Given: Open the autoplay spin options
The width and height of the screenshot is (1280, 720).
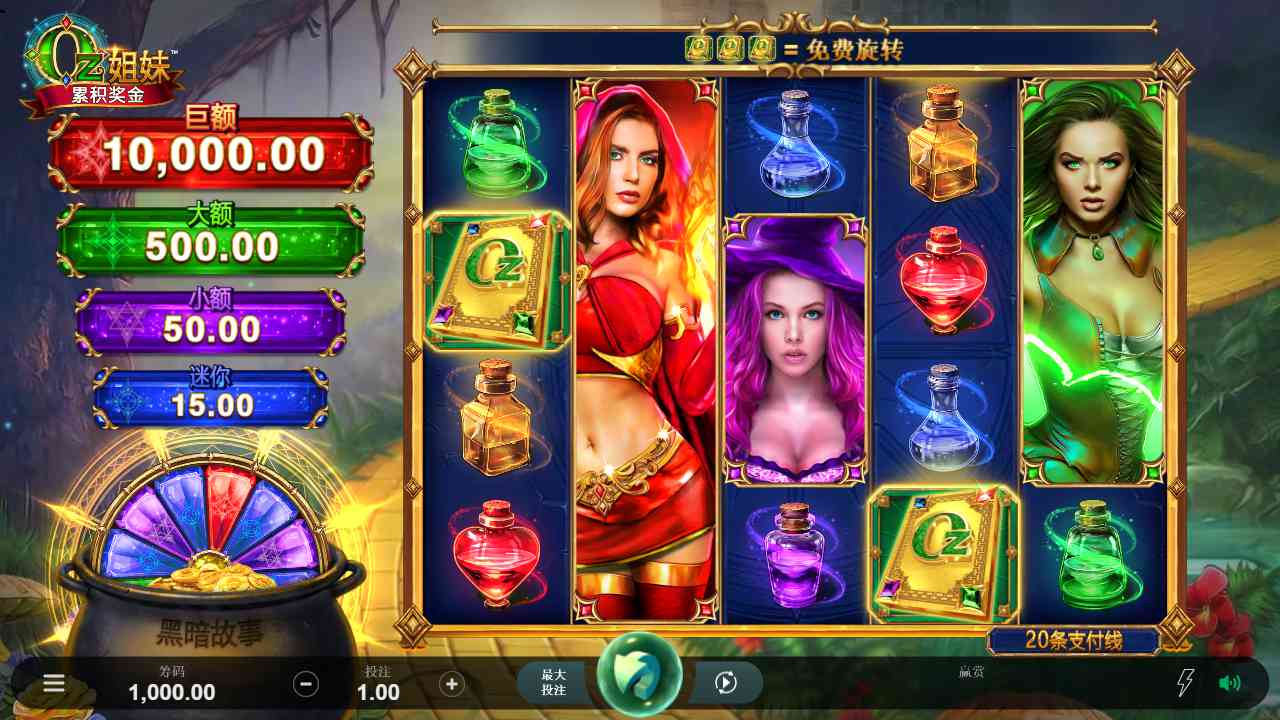Looking at the screenshot, I should tap(726, 683).
